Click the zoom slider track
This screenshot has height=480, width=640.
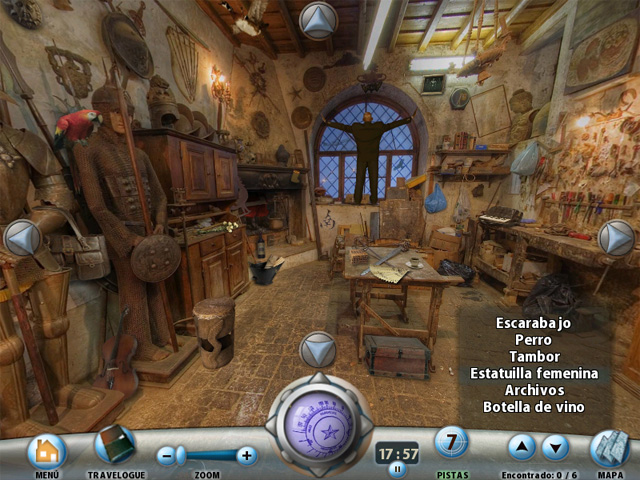pyautogui.click(x=207, y=456)
